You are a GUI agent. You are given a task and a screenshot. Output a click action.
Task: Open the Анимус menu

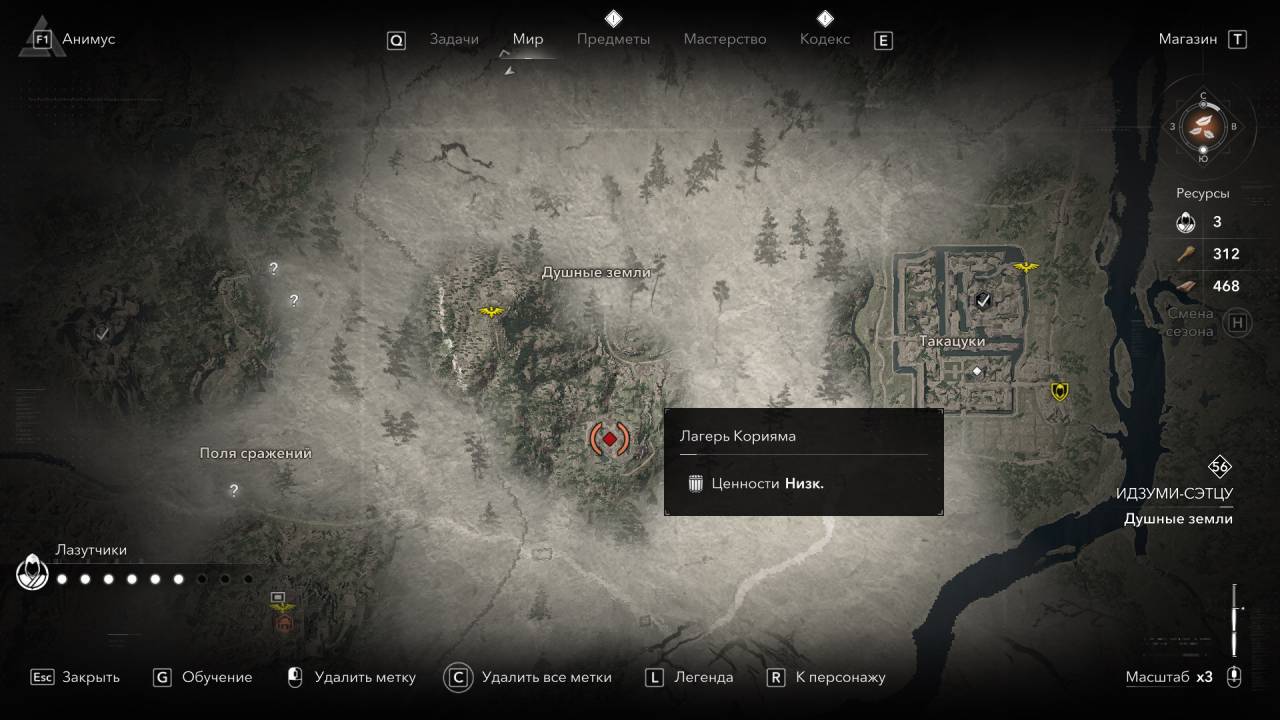(x=88, y=39)
